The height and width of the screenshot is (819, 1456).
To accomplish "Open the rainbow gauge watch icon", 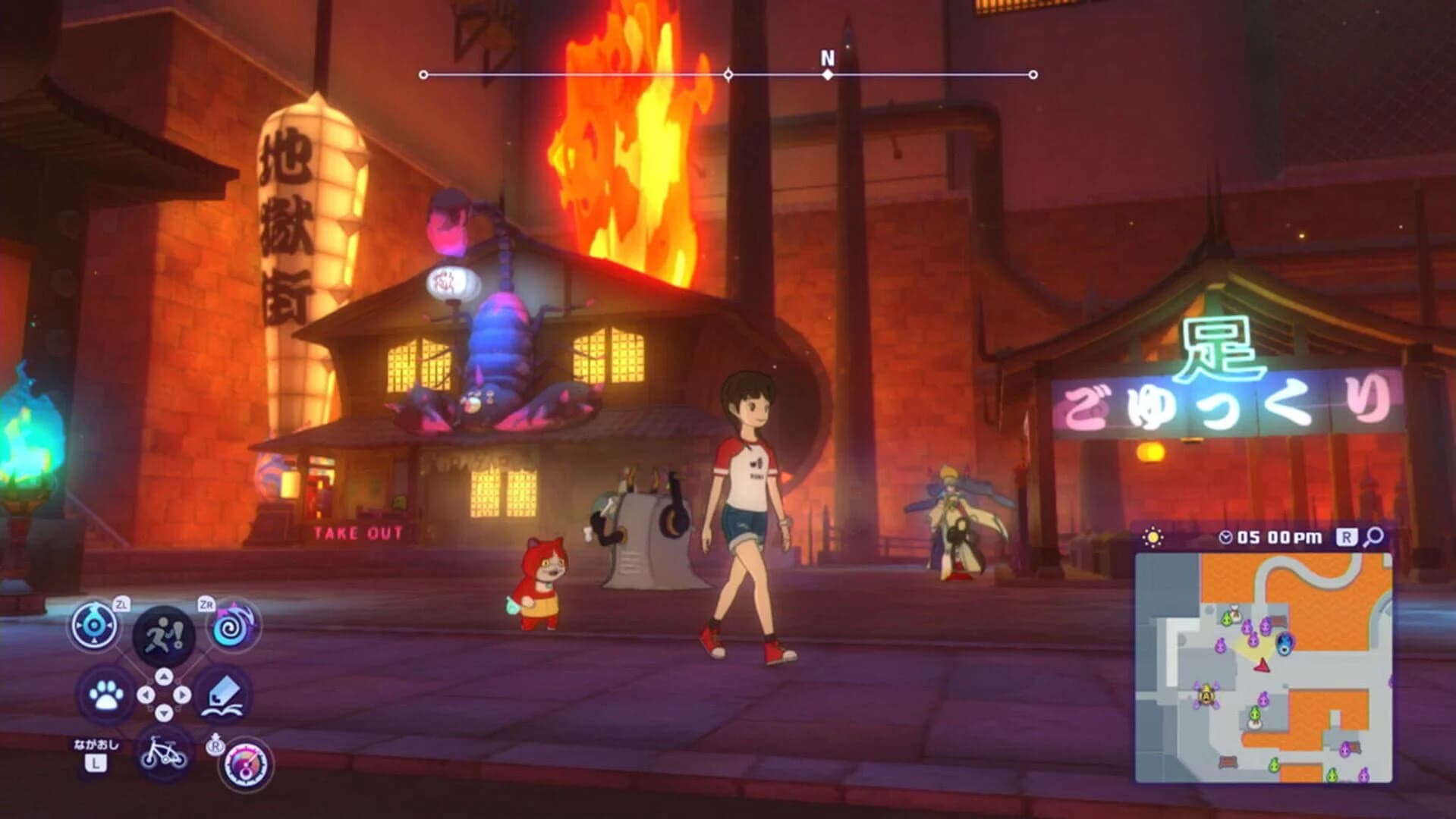I will [x=245, y=763].
